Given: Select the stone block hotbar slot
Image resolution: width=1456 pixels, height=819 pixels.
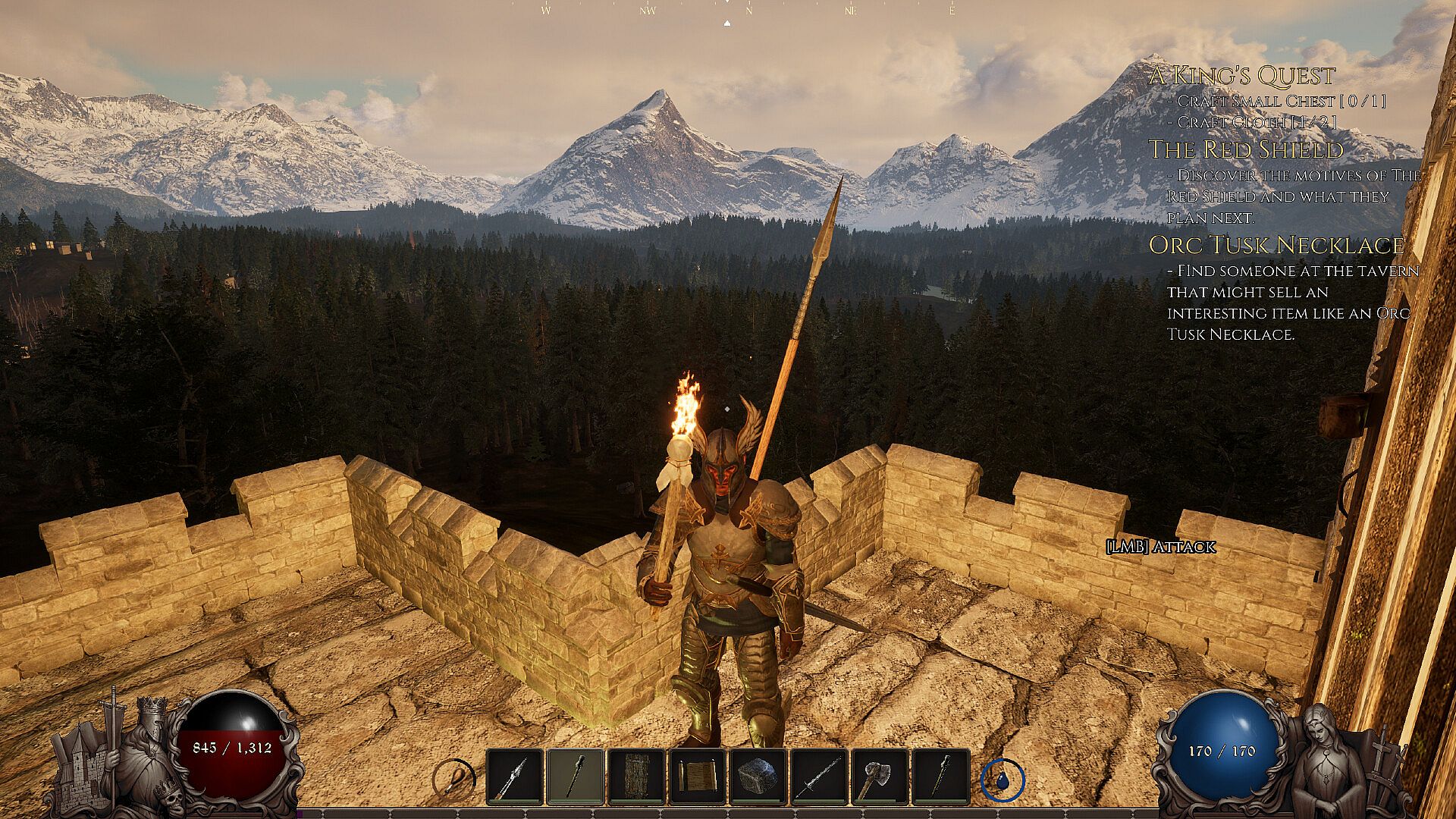Looking at the screenshot, I should pos(758,777).
